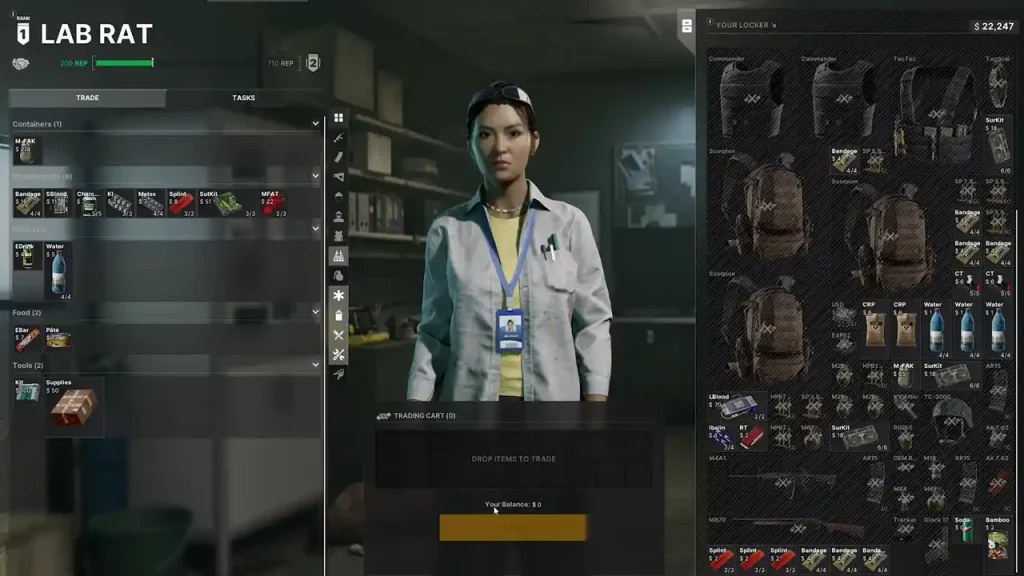Filter by the medical asterisk icon
This screenshot has height=576, width=1024.
pos(339,295)
